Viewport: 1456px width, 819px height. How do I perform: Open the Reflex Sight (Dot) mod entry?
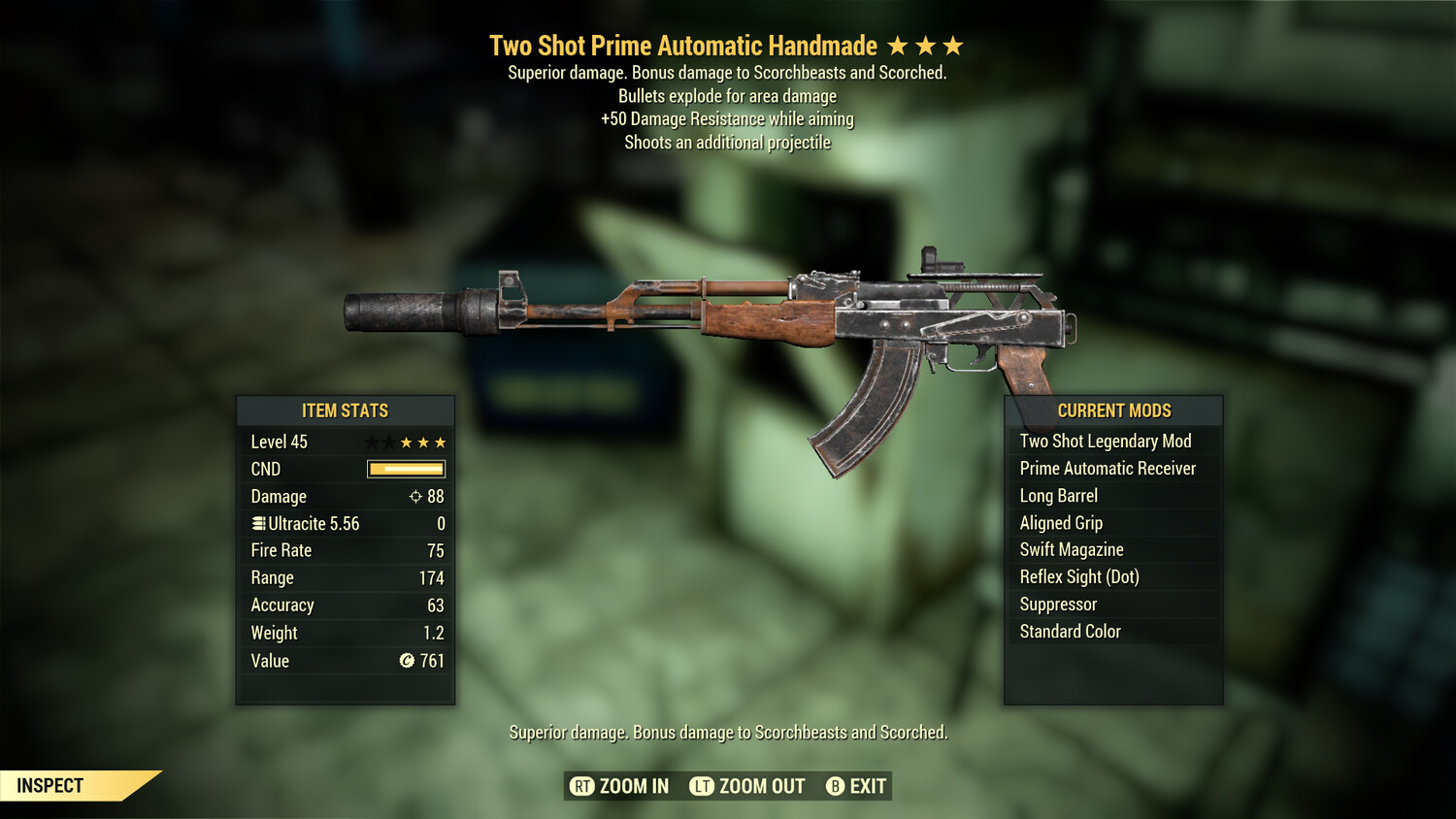click(x=1078, y=576)
